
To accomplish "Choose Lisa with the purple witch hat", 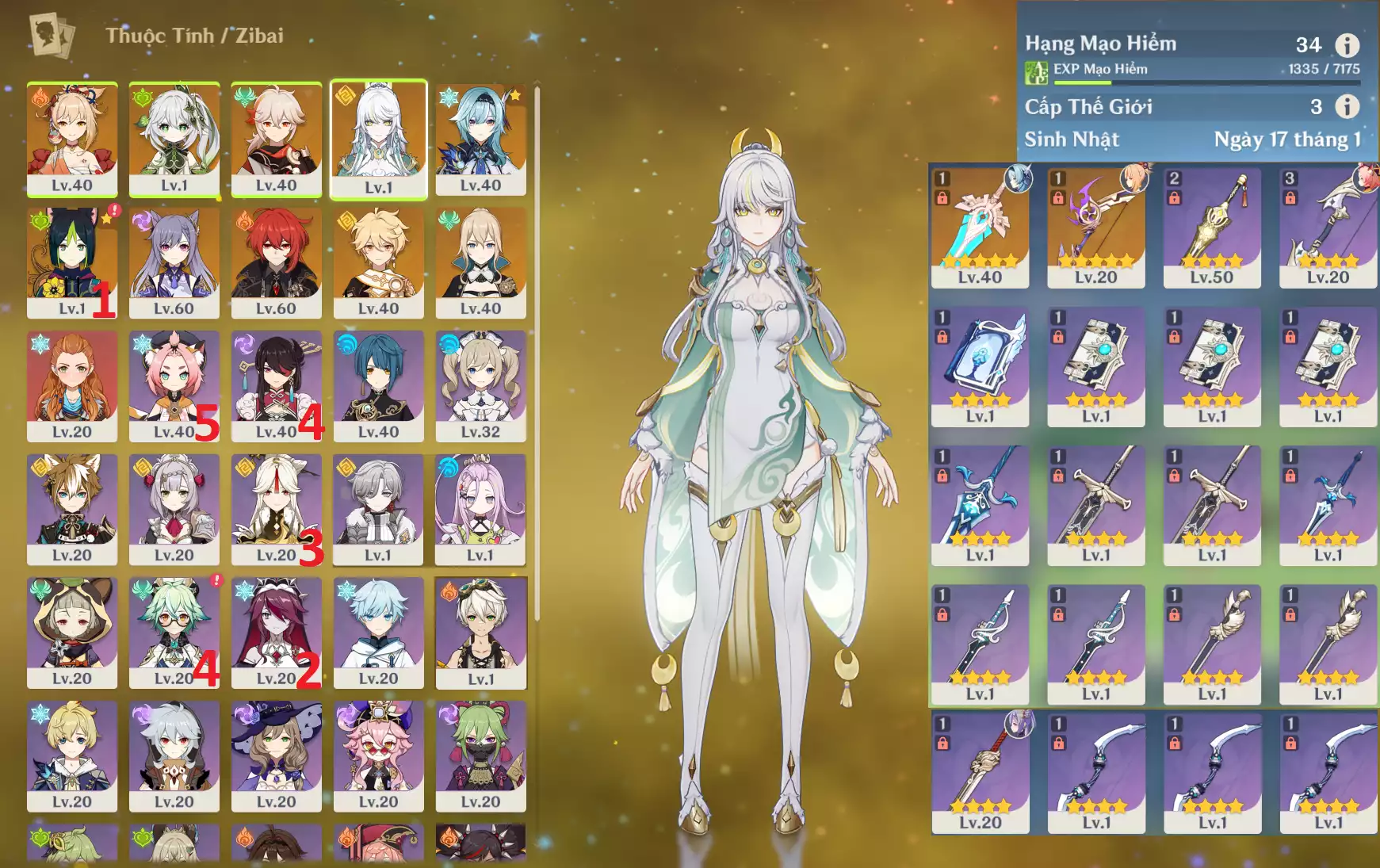I will [276, 755].
